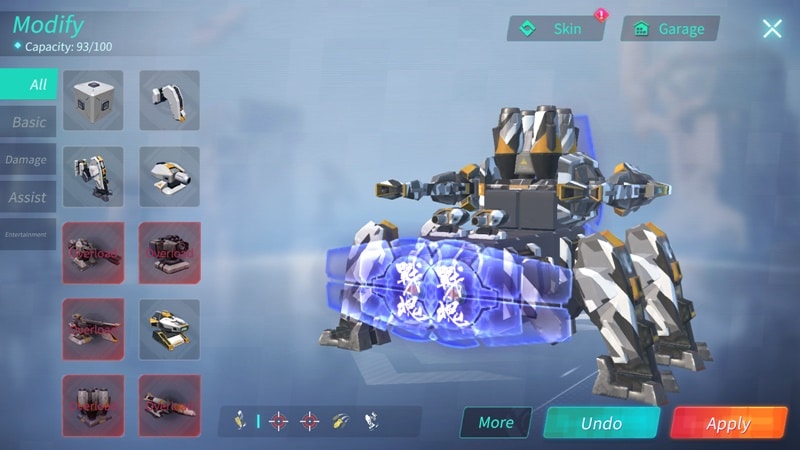800x450 pixels.
Task: Undo the last modification
Action: tap(601, 423)
